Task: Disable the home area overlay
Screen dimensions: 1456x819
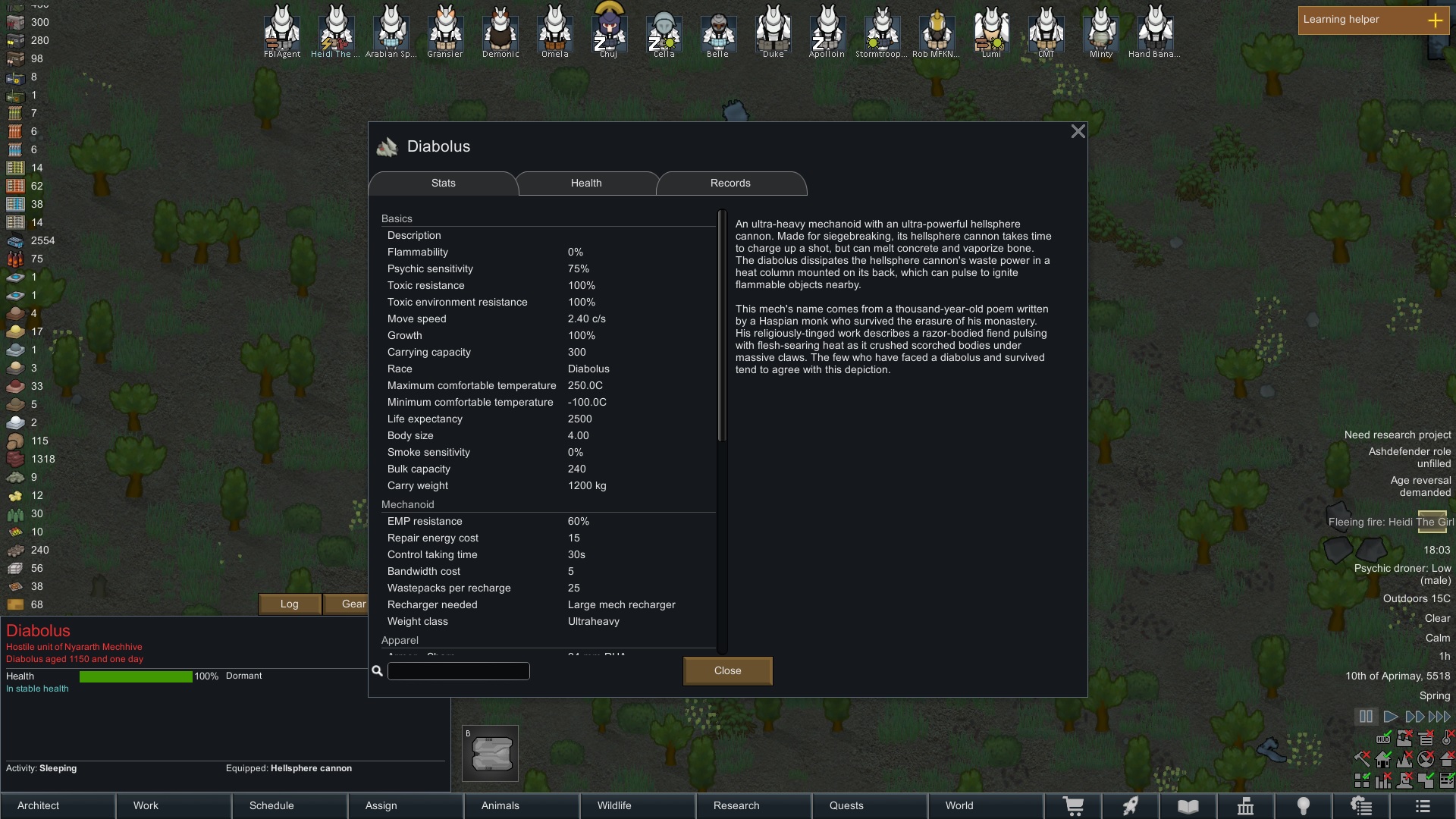Action: coord(1383,759)
